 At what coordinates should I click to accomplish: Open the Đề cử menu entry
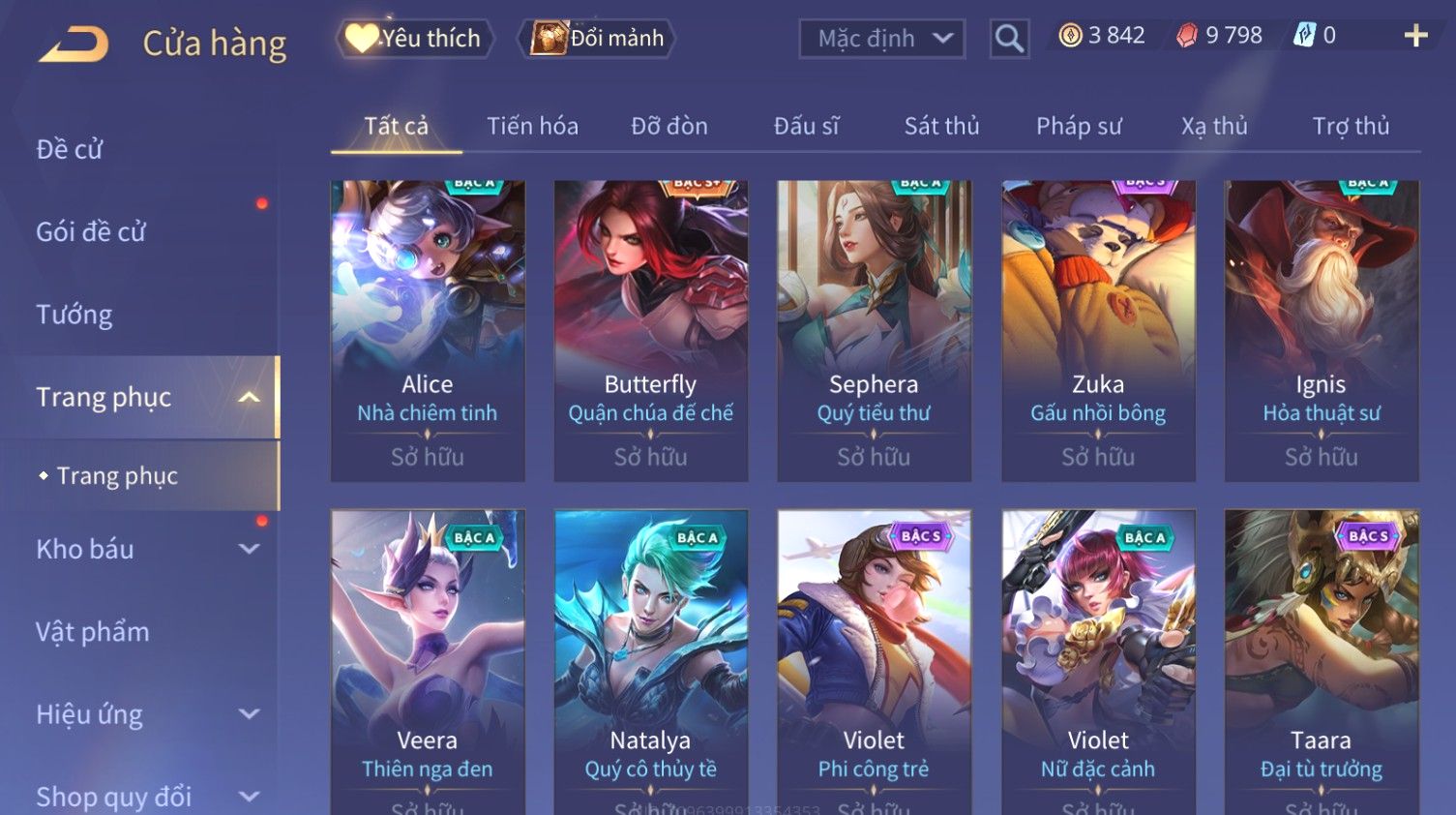70,149
